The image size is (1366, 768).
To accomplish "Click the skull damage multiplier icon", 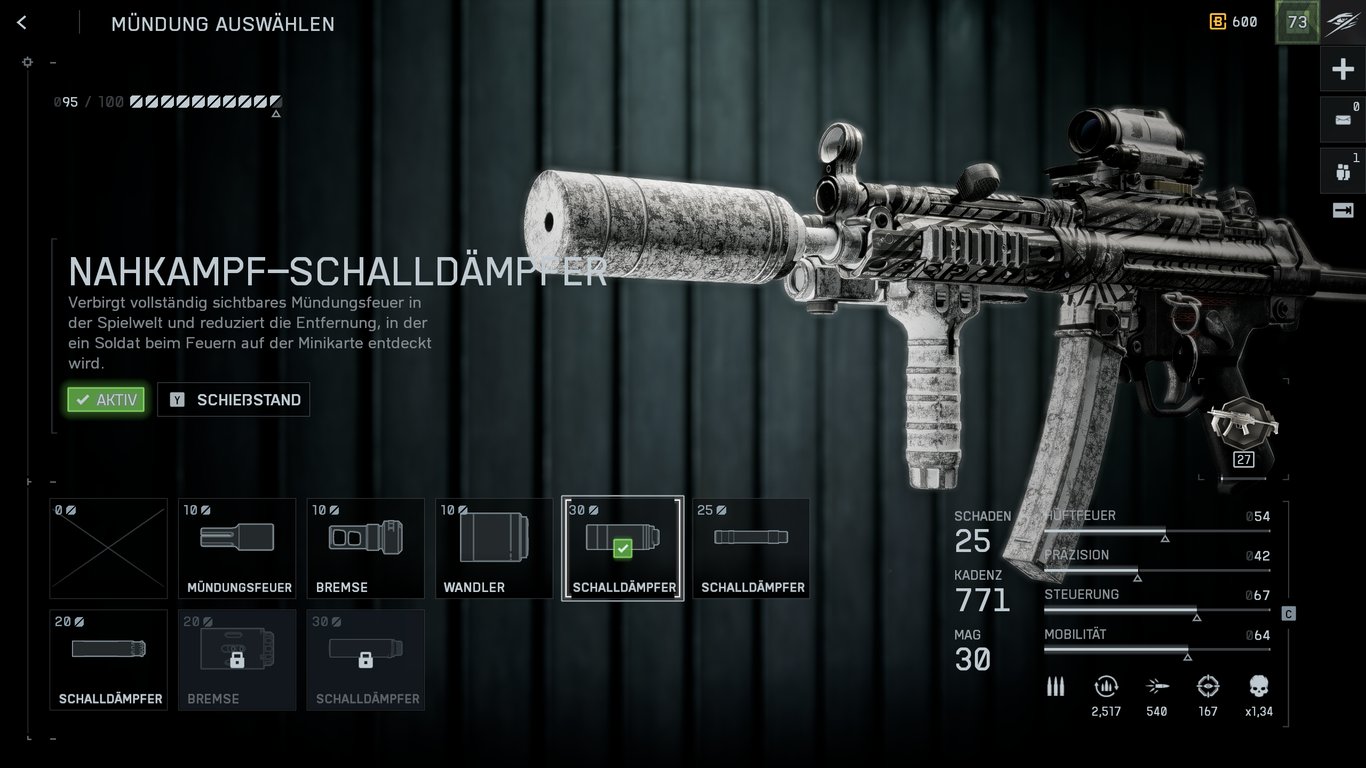I will point(1257,686).
